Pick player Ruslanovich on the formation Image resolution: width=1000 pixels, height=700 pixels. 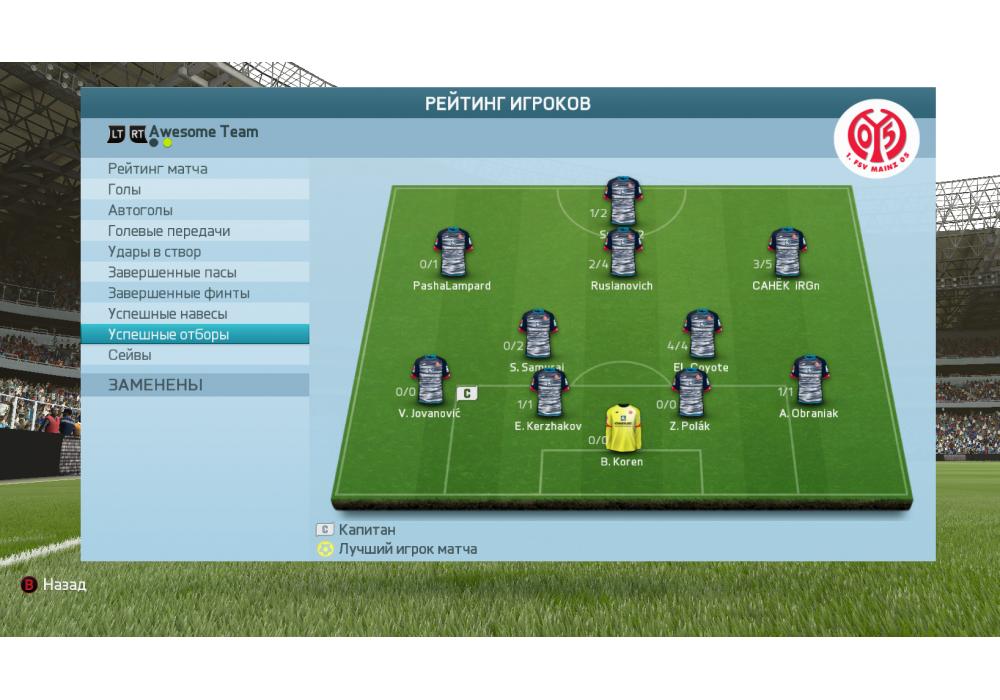[623, 253]
